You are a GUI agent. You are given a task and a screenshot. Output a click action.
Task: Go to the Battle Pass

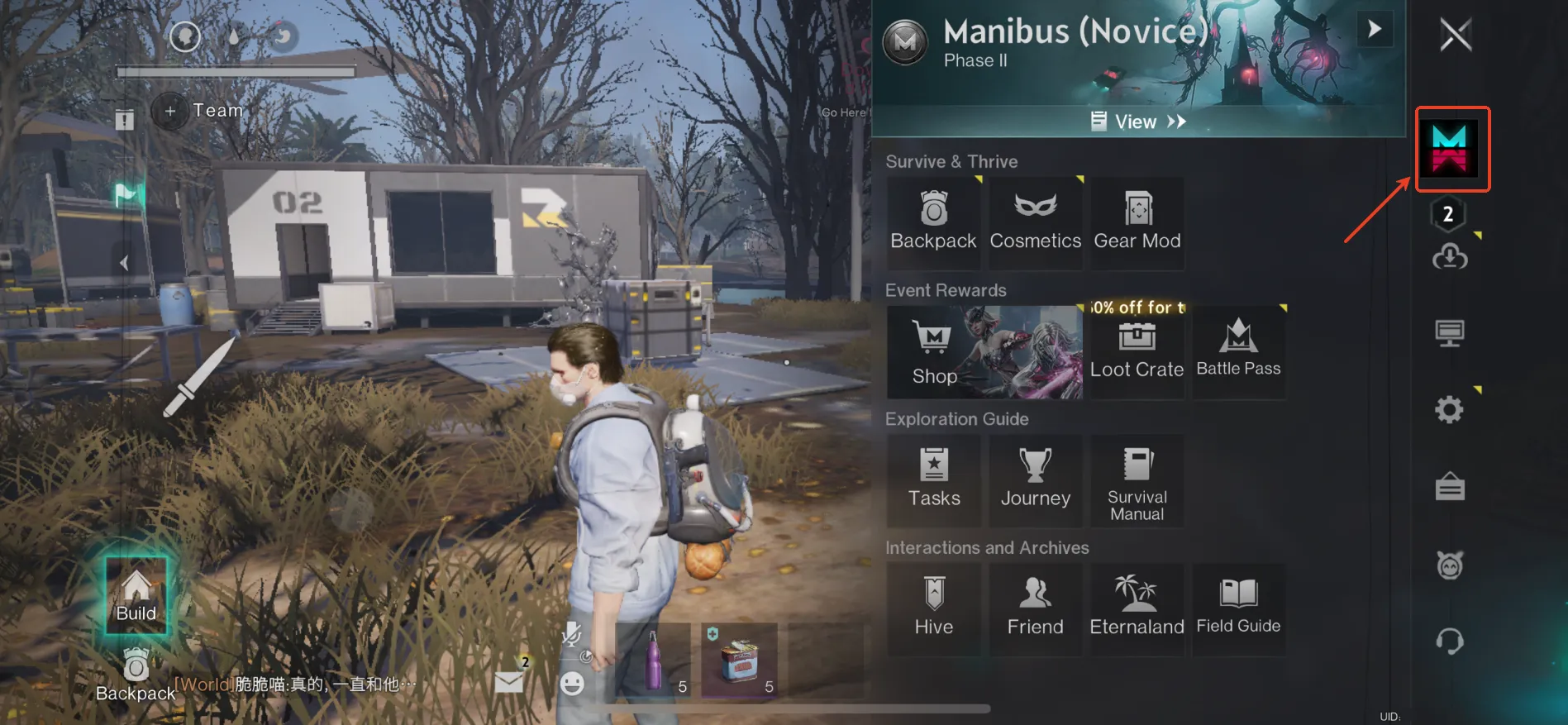[x=1238, y=352]
